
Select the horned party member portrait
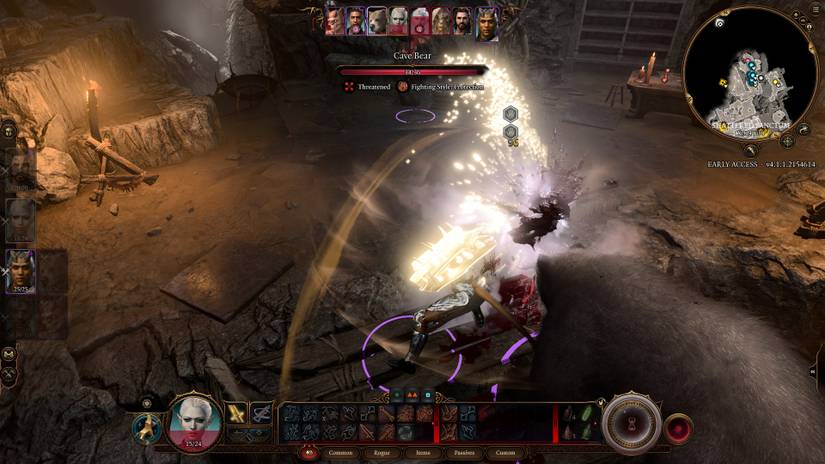20,268
